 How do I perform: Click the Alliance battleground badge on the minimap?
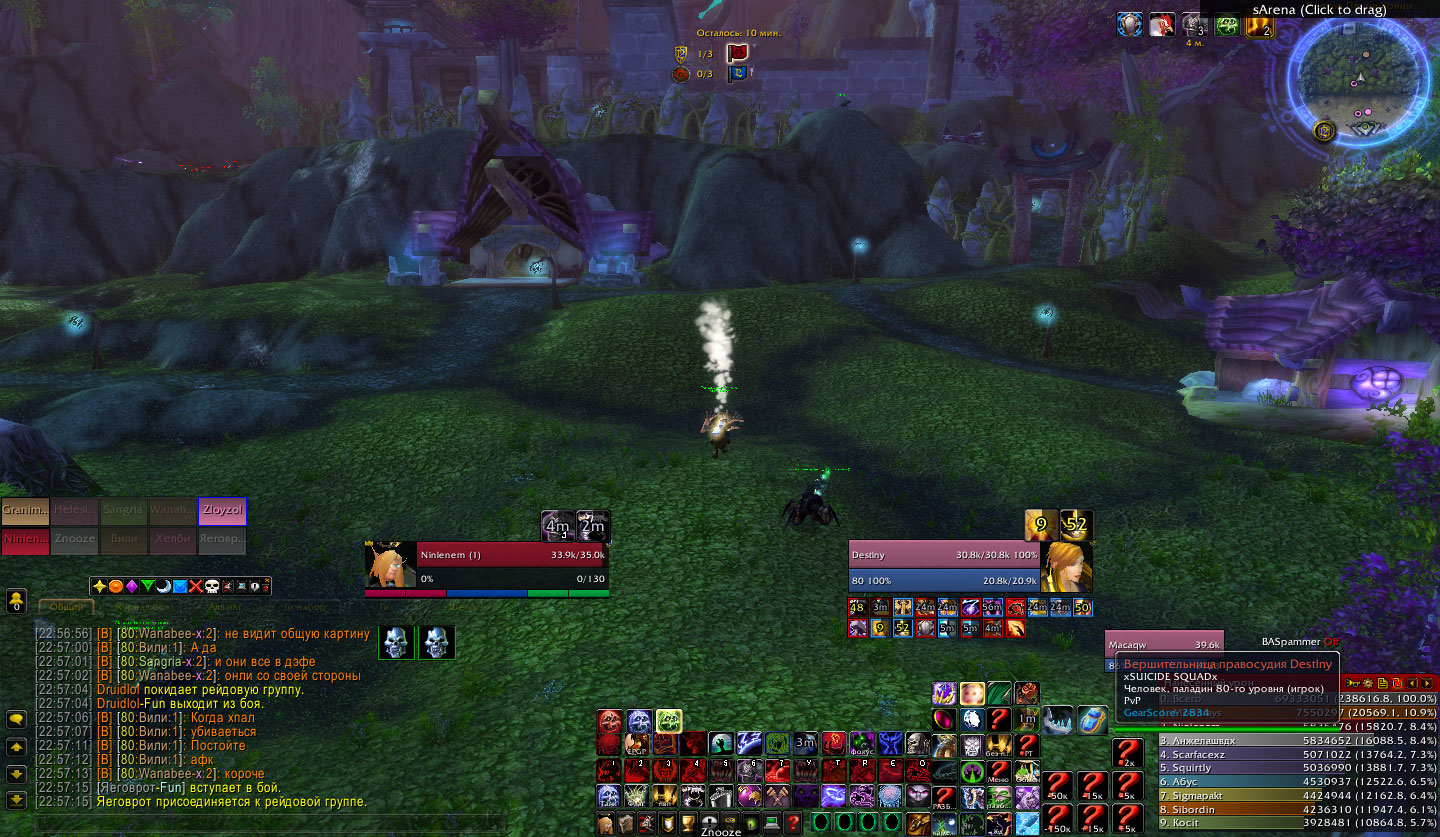point(1324,130)
